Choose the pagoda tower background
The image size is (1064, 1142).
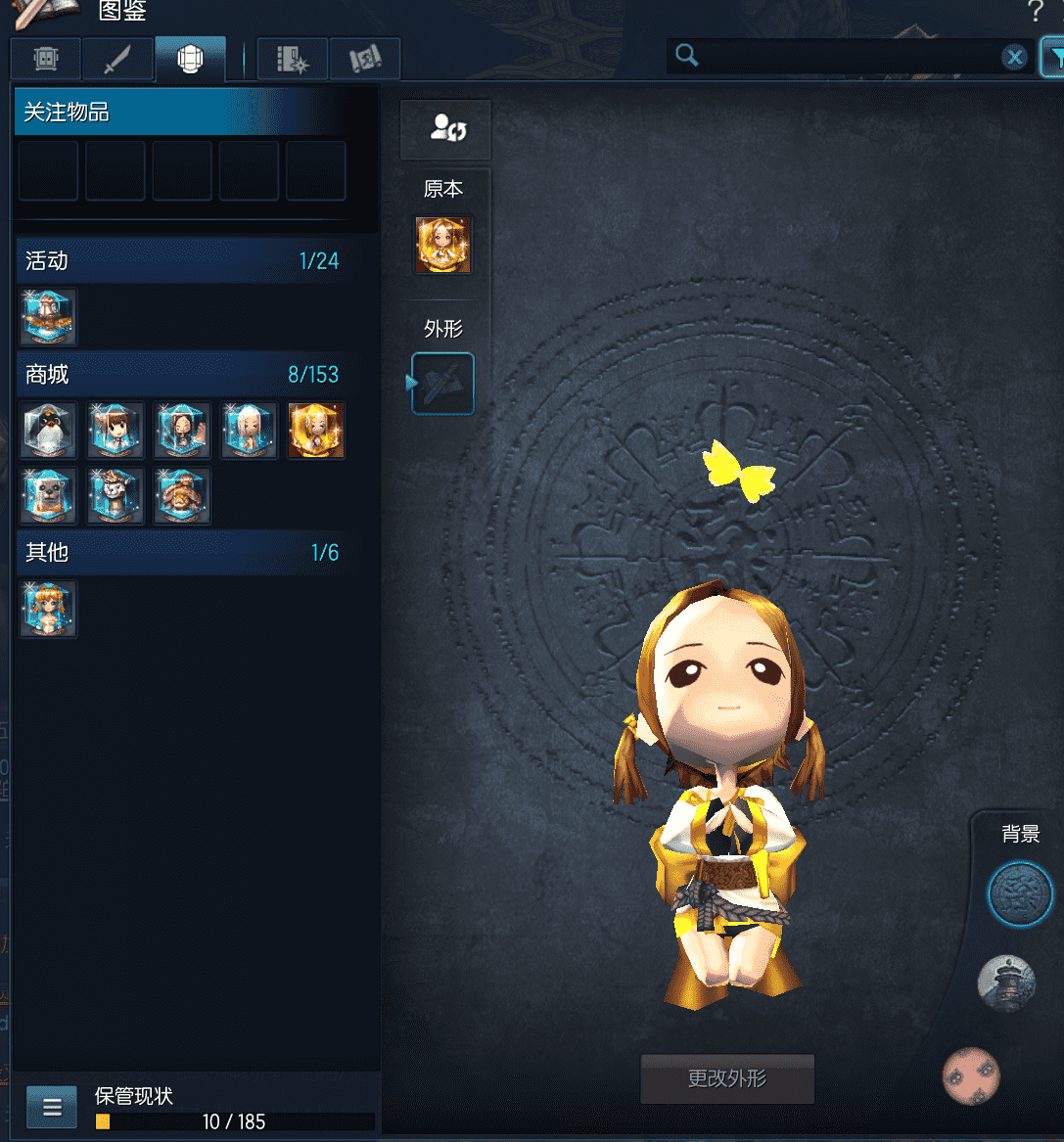click(x=1006, y=983)
